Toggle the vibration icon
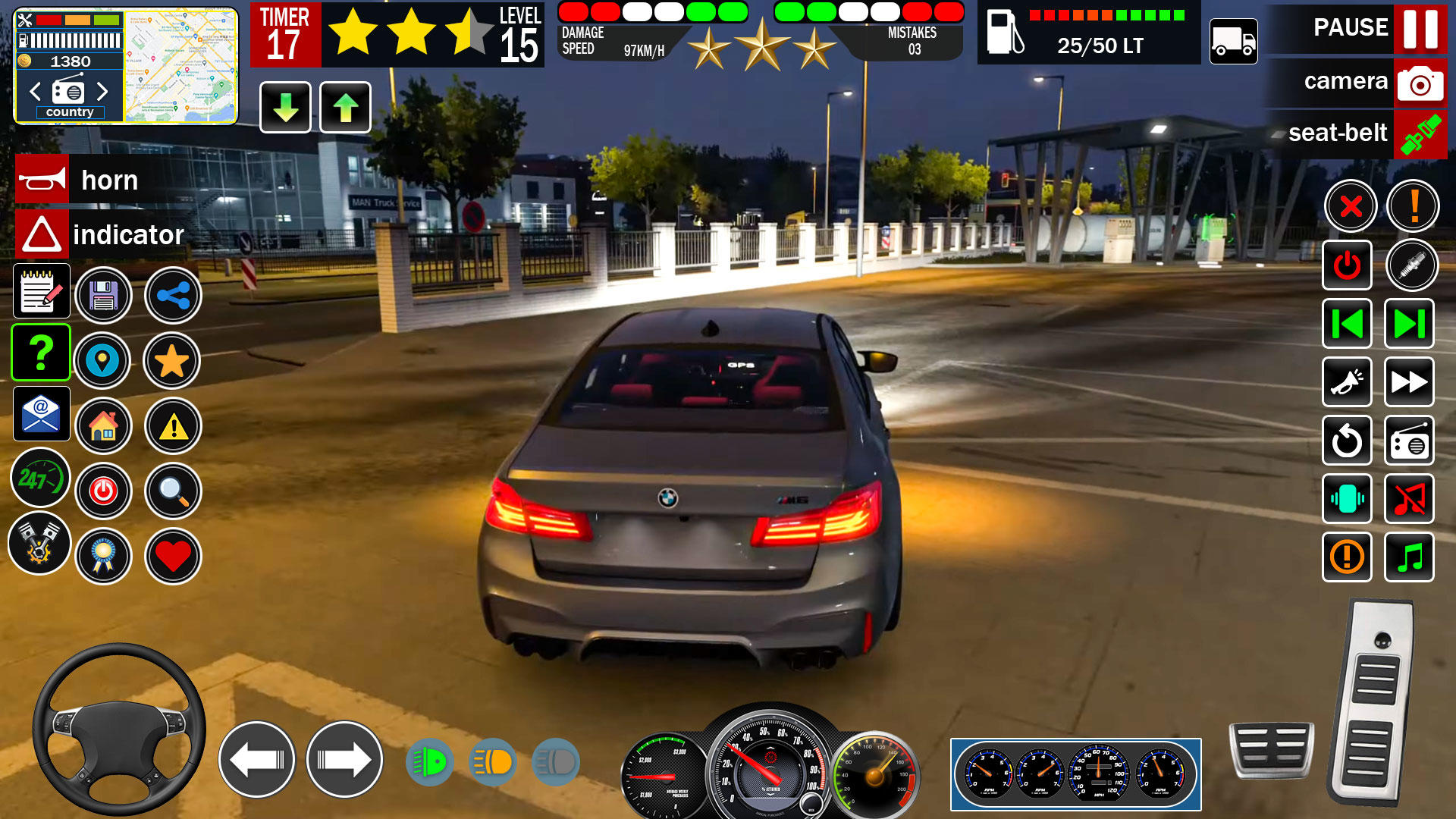The height and width of the screenshot is (819, 1456). pyautogui.click(x=1347, y=500)
